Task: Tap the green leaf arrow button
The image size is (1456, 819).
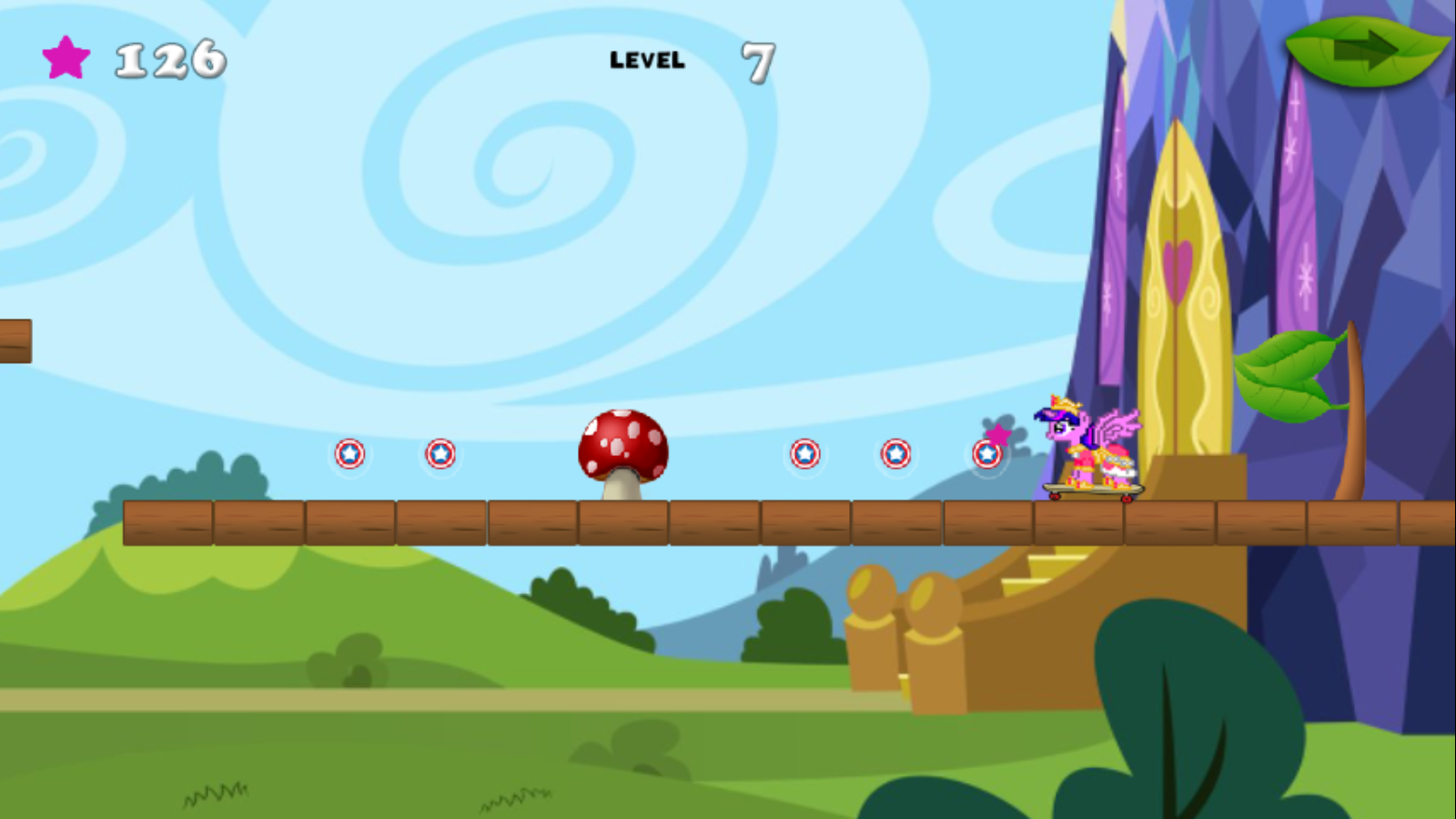Action: pos(1365,51)
